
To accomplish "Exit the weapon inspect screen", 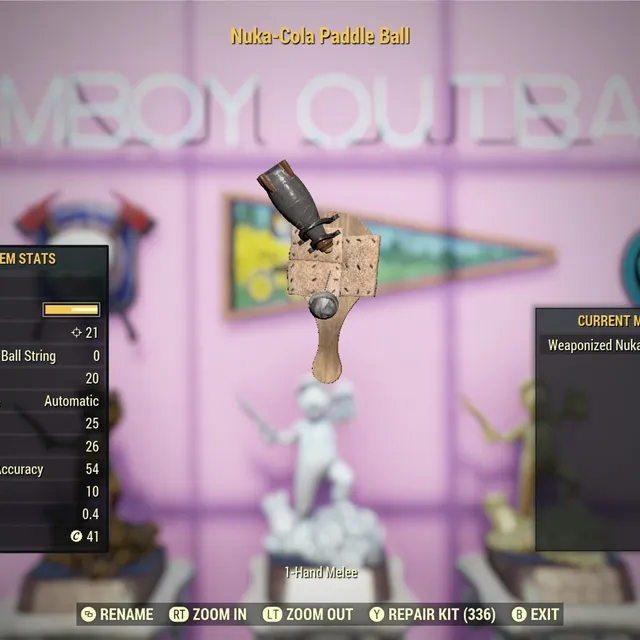I will [535, 614].
